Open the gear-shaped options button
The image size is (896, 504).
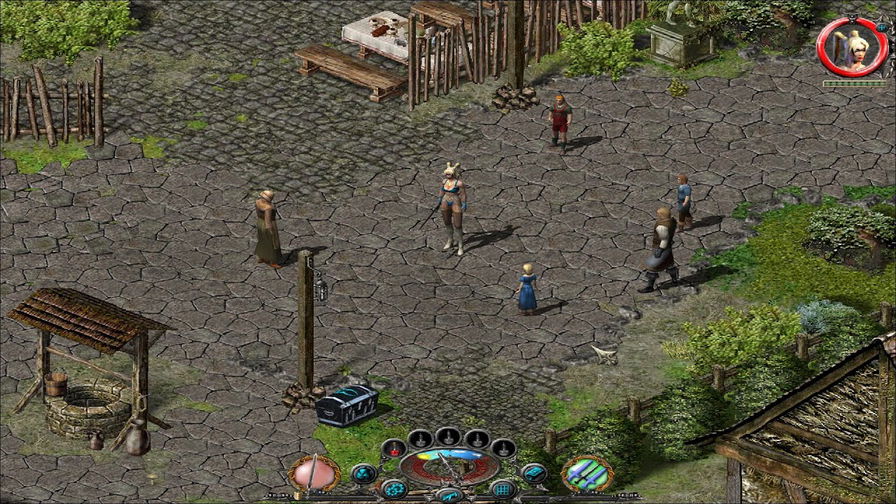pyautogui.click(x=394, y=489)
